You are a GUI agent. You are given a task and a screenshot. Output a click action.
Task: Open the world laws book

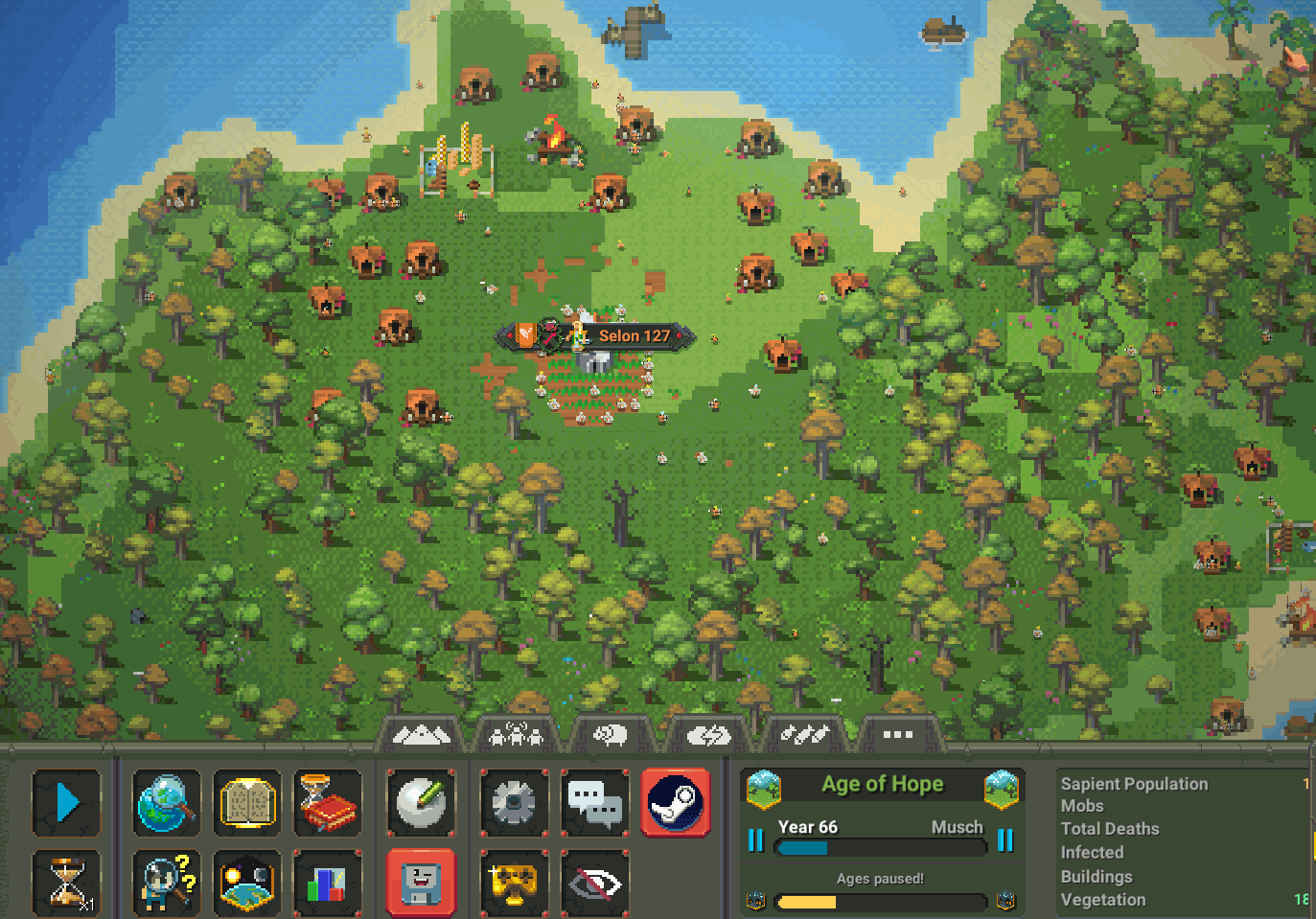click(247, 803)
